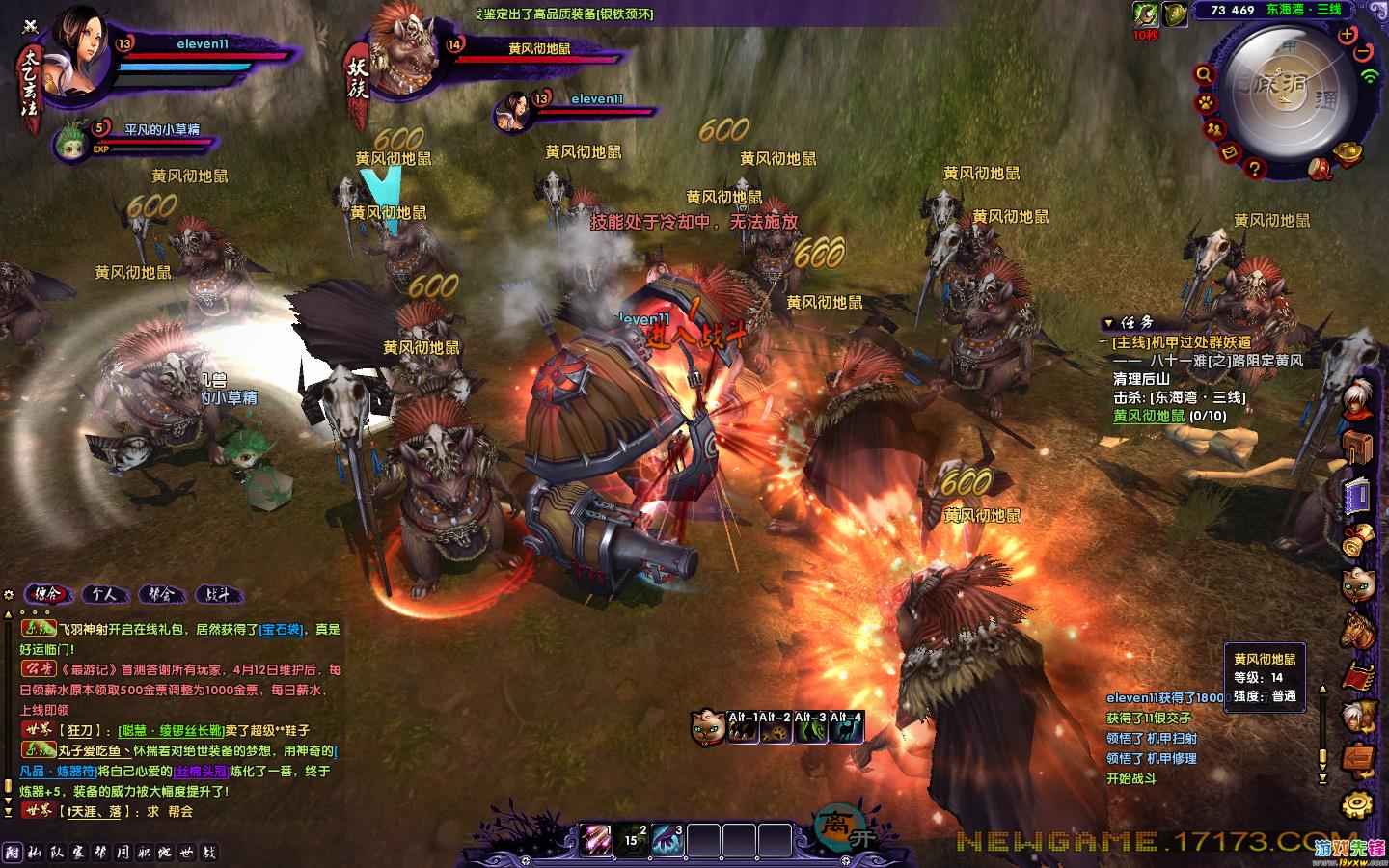The width and height of the screenshot is (1389, 868).
Task: Open the gear settings icon on right sidebar
Action: pos(1360,803)
